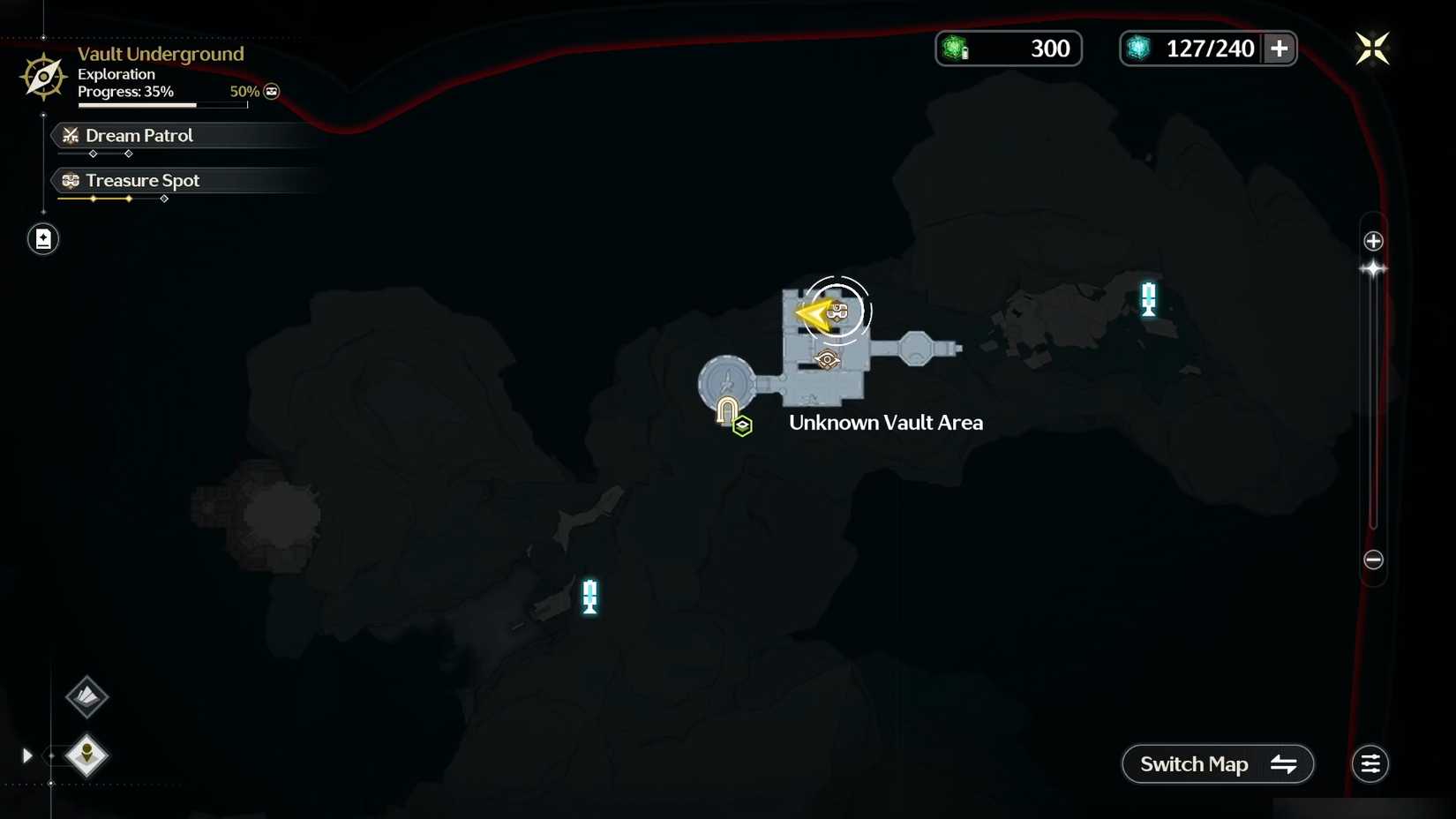Image resolution: width=1456 pixels, height=819 pixels.
Task: Click the plus to add more Waveplate energy
Action: [x=1280, y=49]
